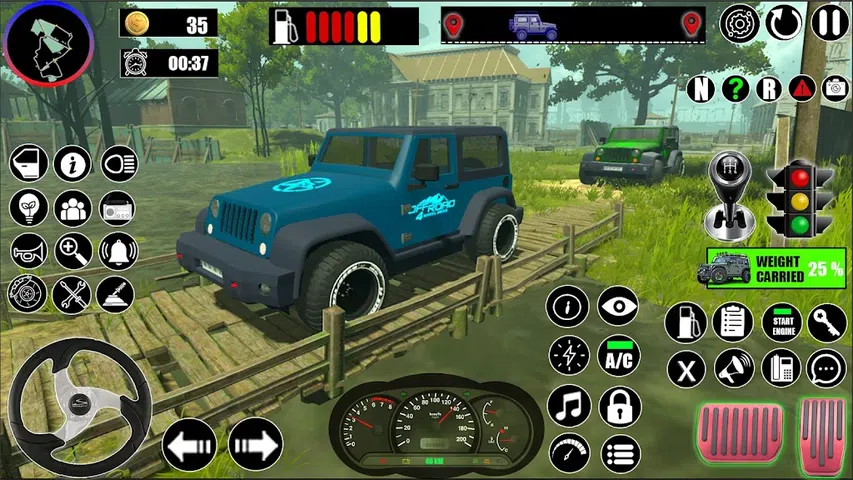The width and height of the screenshot is (853, 480).
Task: Activate the red hazard warning triangle
Action: point(800,88)
